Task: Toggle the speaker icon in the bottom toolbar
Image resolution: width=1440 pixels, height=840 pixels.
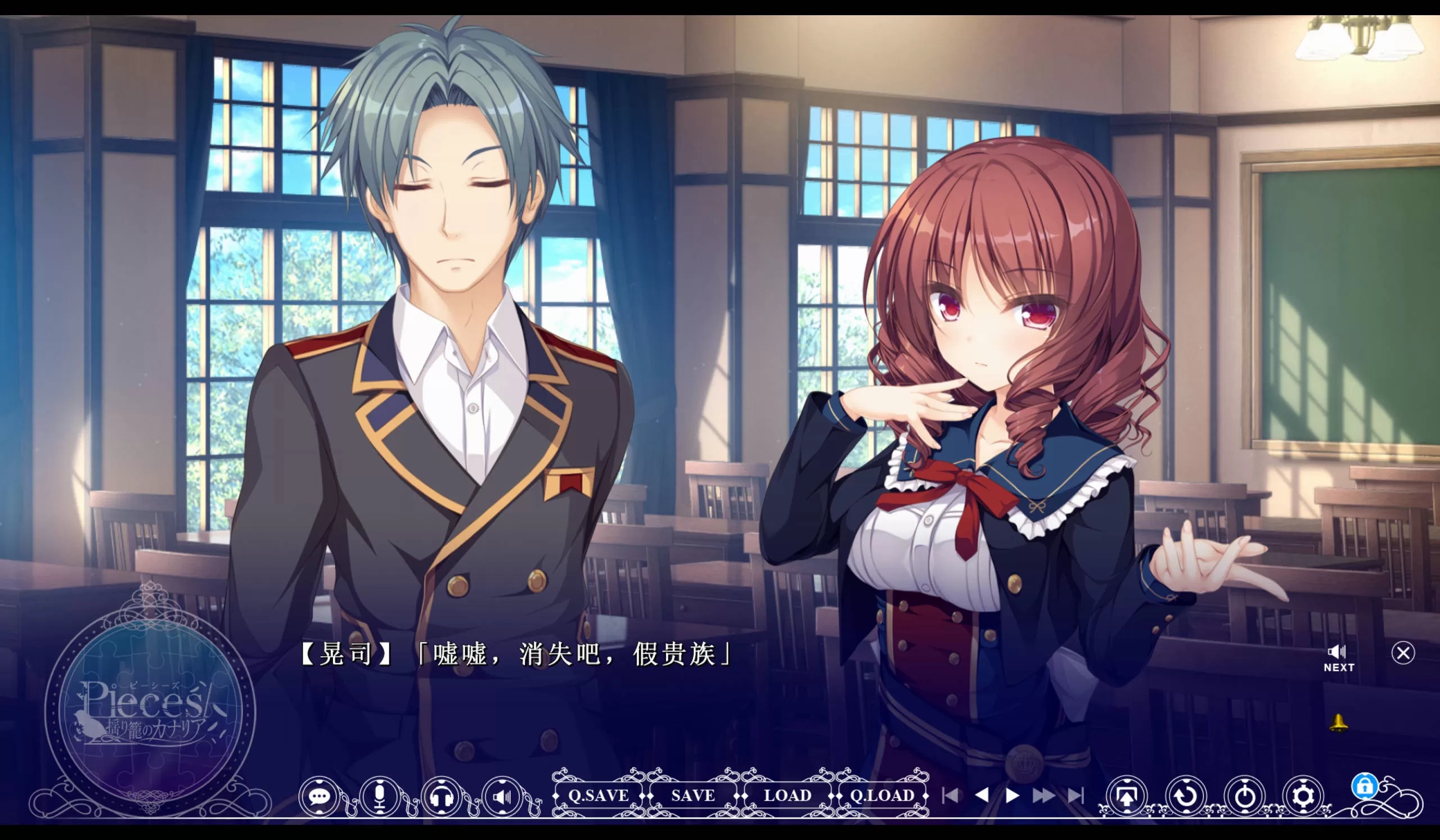Action: [x=502, y=796]
